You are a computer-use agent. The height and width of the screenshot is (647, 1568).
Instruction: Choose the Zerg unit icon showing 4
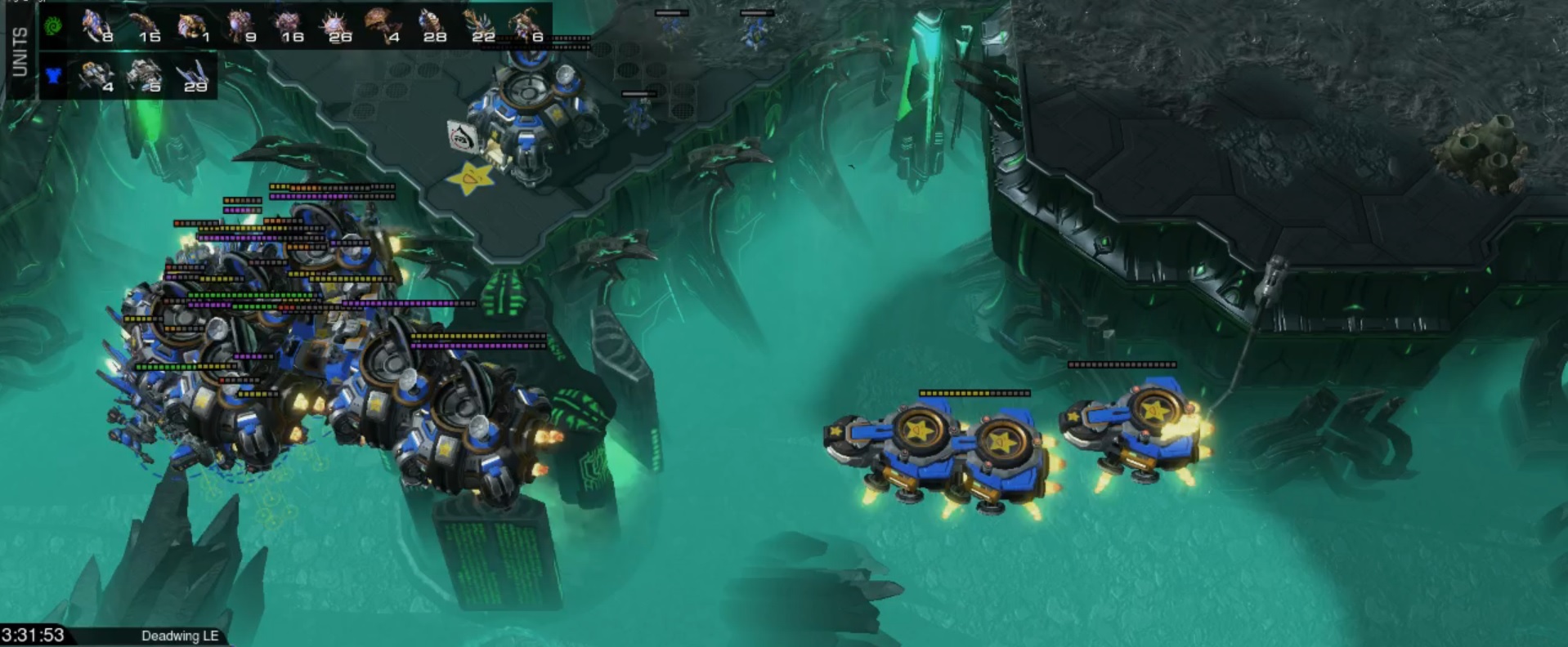(381, 25)
